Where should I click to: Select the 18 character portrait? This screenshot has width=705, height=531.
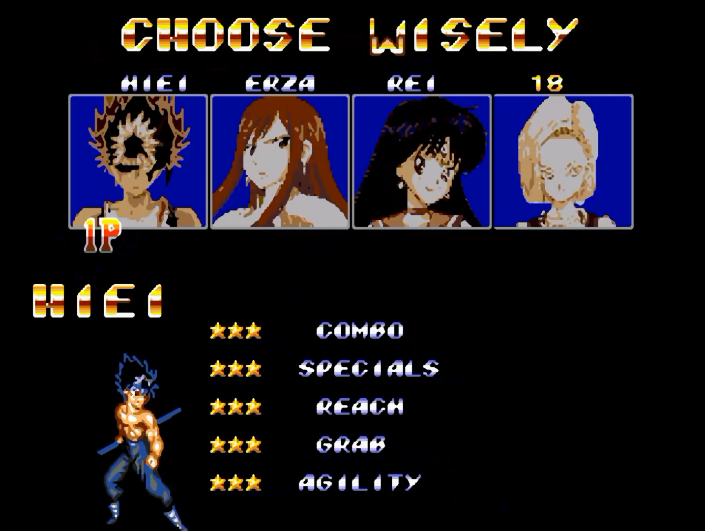point(563,161)
